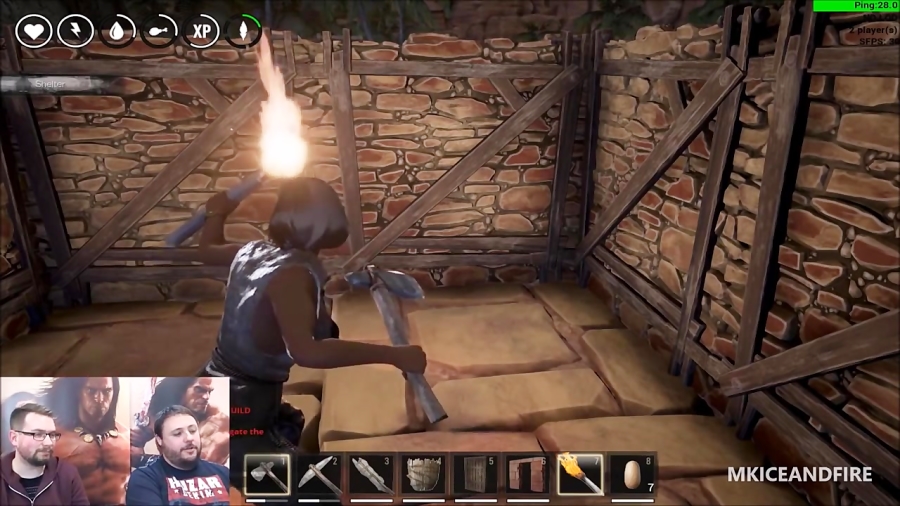Click the lightning bolt stamina icon
This screenshot has height=506, width=900.
(76, 30)
